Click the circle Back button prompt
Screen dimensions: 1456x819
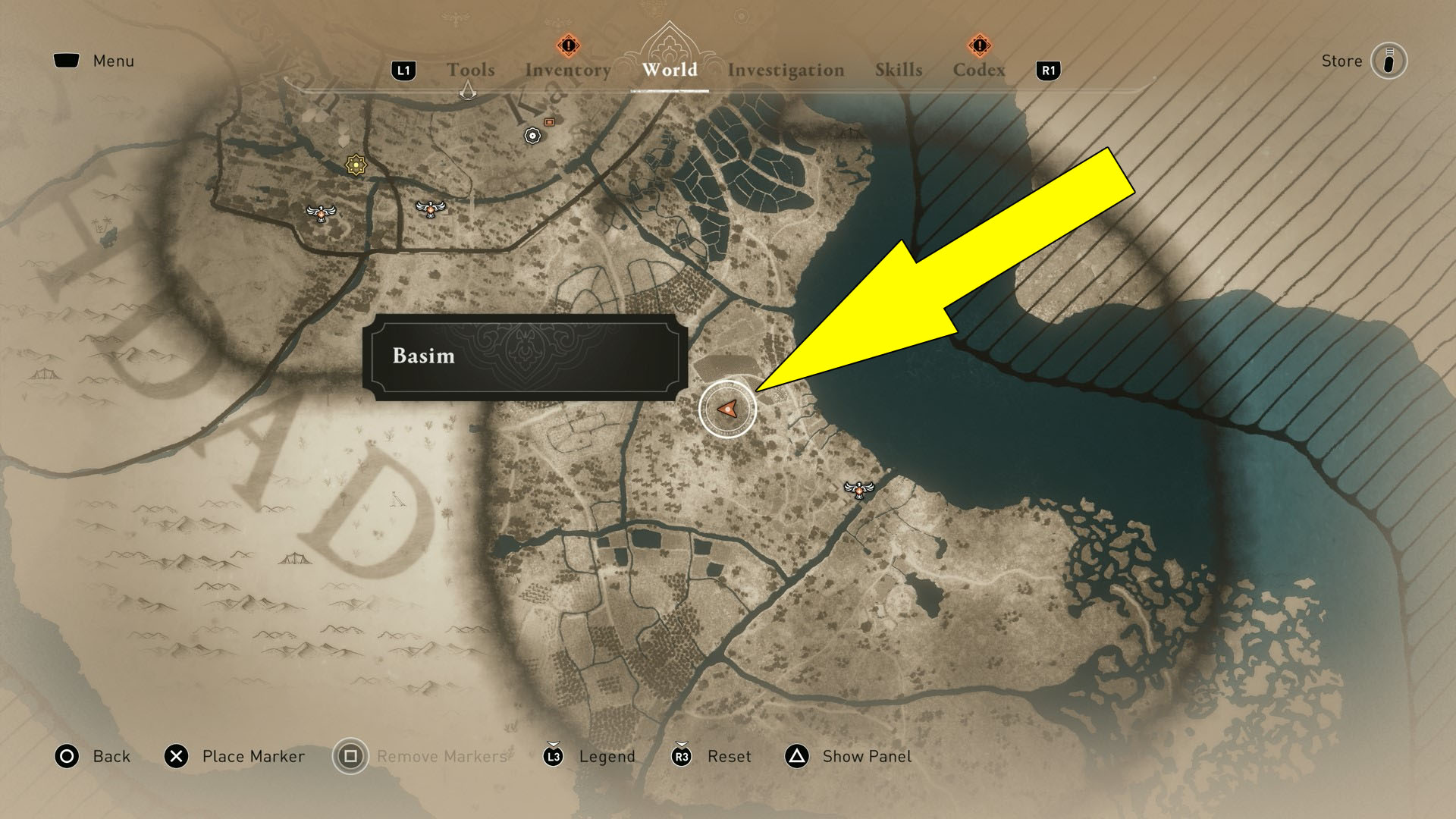67,756
